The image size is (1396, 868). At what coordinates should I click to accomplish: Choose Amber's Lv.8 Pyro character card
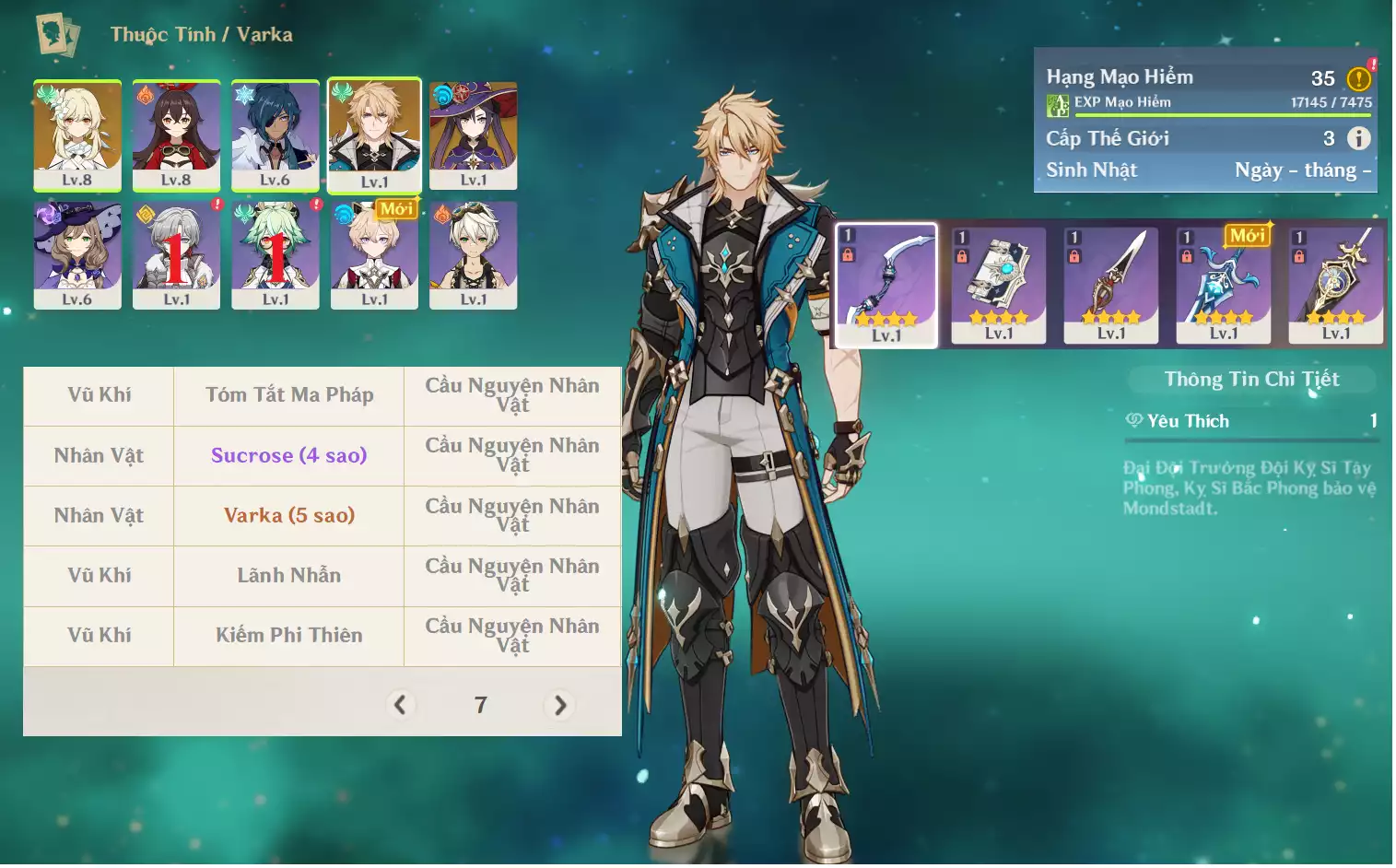coord(176,135)
